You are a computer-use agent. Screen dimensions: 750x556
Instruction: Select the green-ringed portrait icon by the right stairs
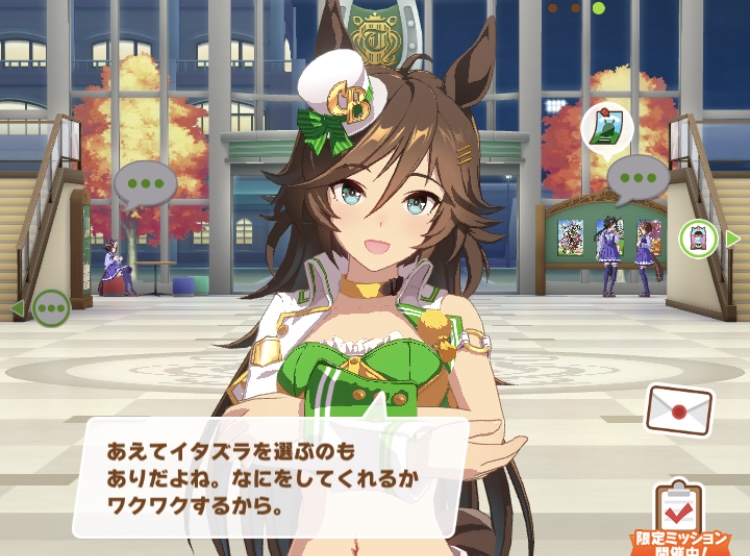tap(698, 238)
